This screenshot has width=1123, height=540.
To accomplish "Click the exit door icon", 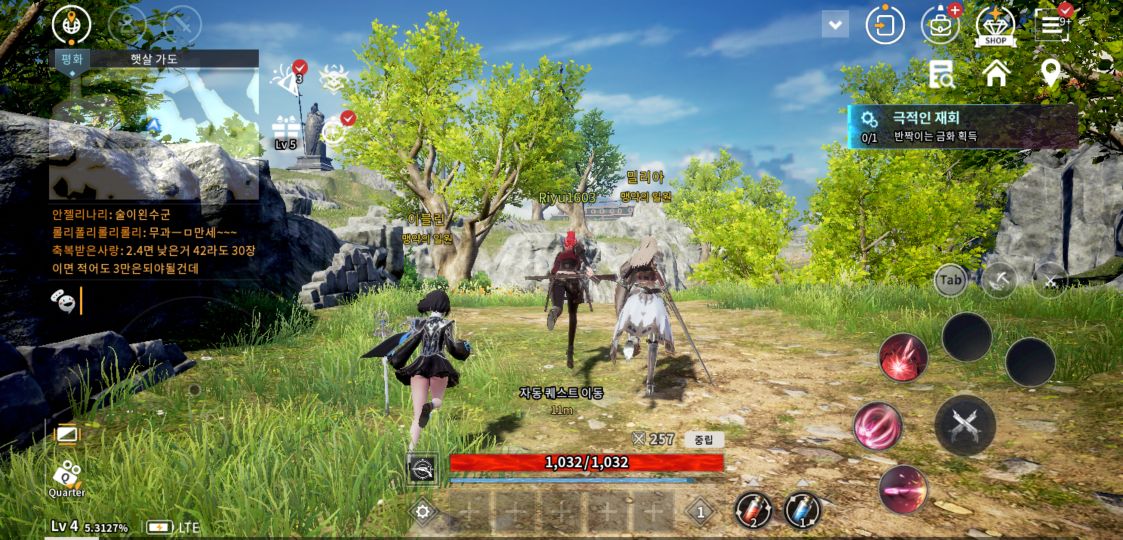I will point(885,25).
